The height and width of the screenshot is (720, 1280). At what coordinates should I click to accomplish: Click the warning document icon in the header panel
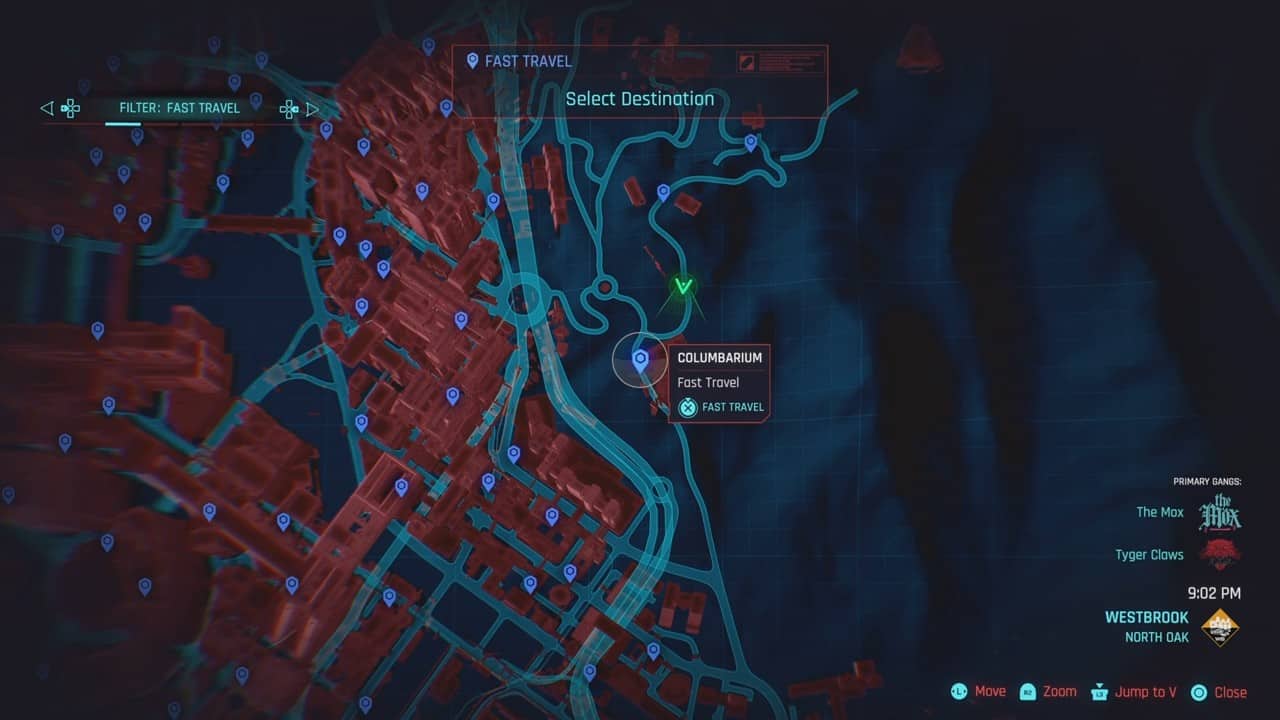pyautogui.click(x=746, y=62)
